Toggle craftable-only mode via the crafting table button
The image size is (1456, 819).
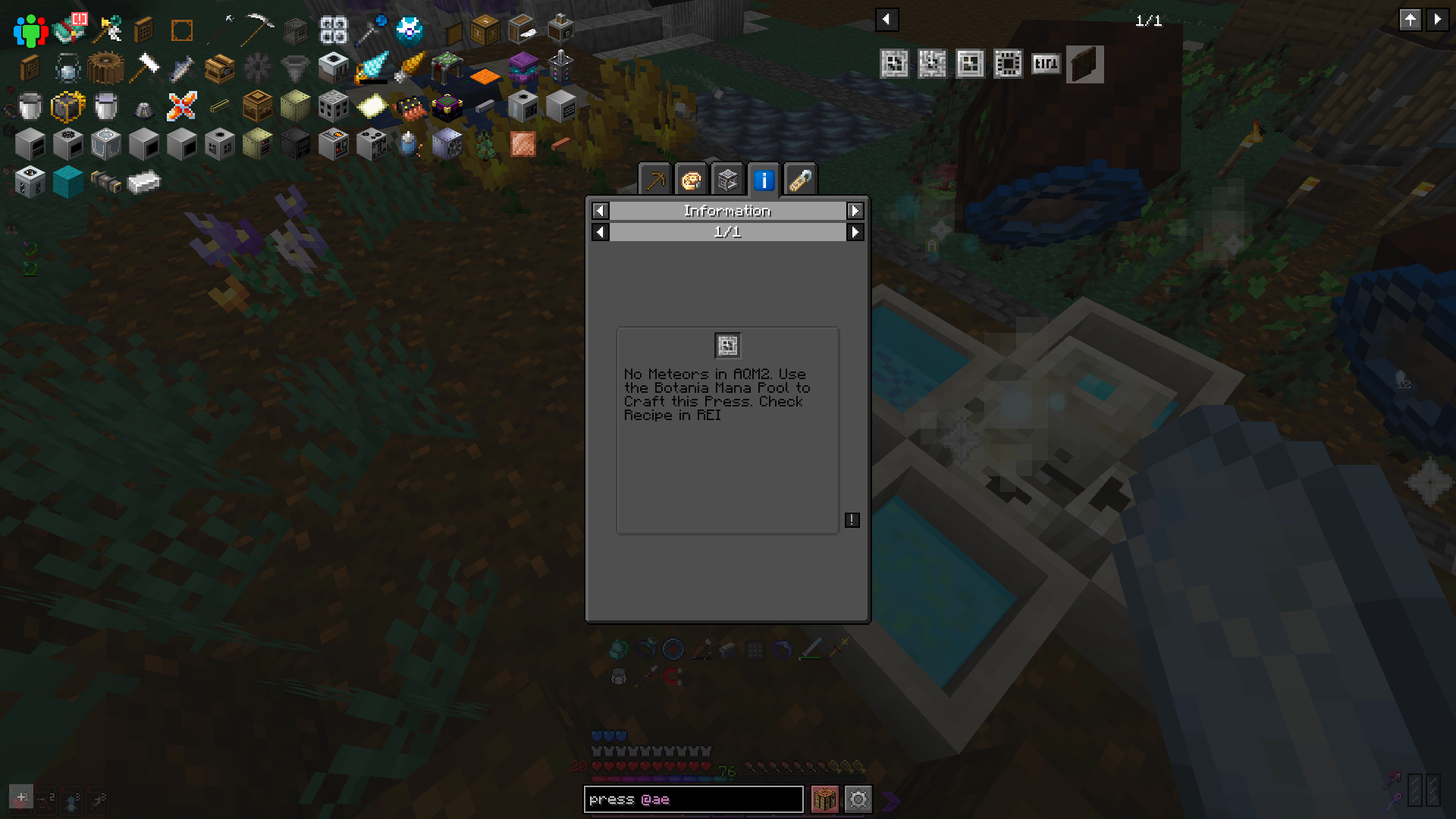point(826,799)
